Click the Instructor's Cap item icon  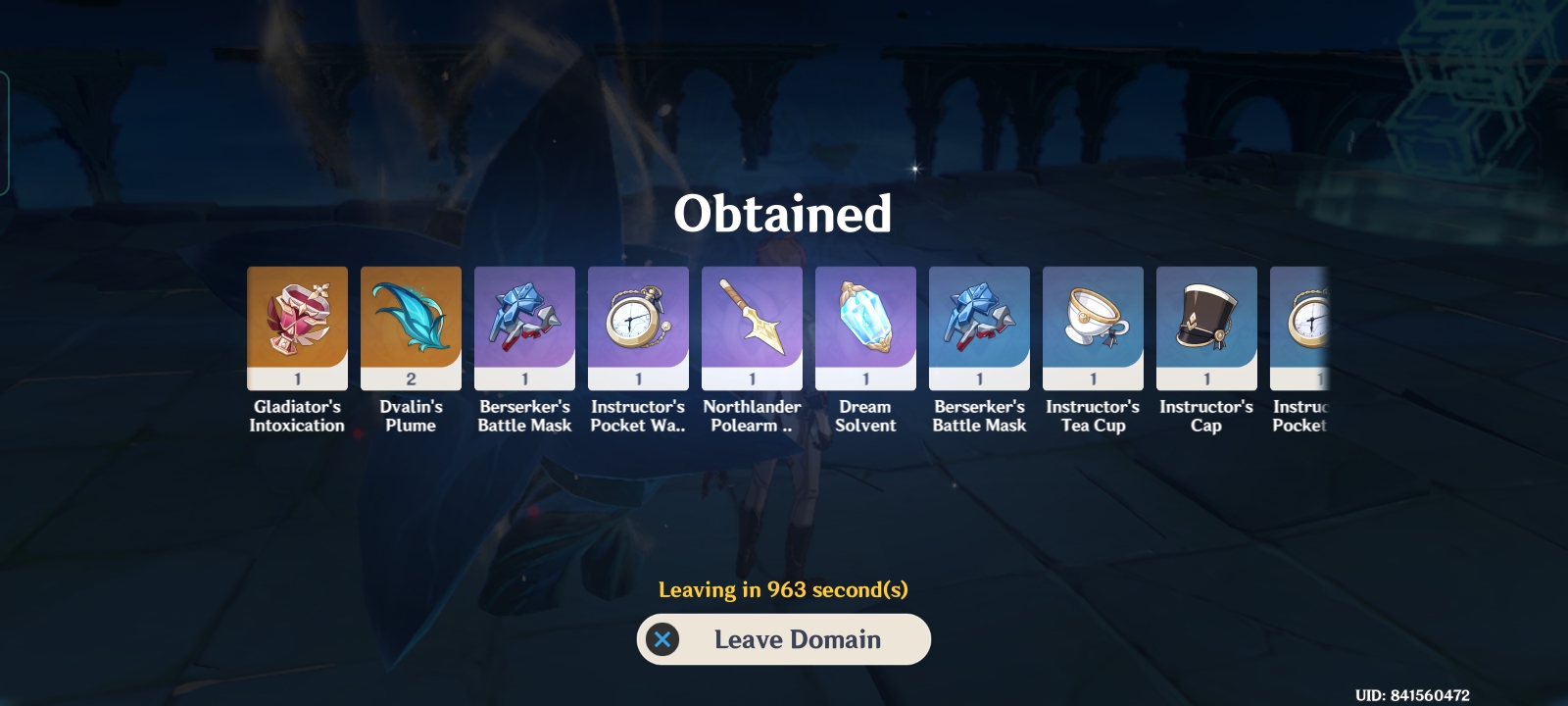[1206, 324]
